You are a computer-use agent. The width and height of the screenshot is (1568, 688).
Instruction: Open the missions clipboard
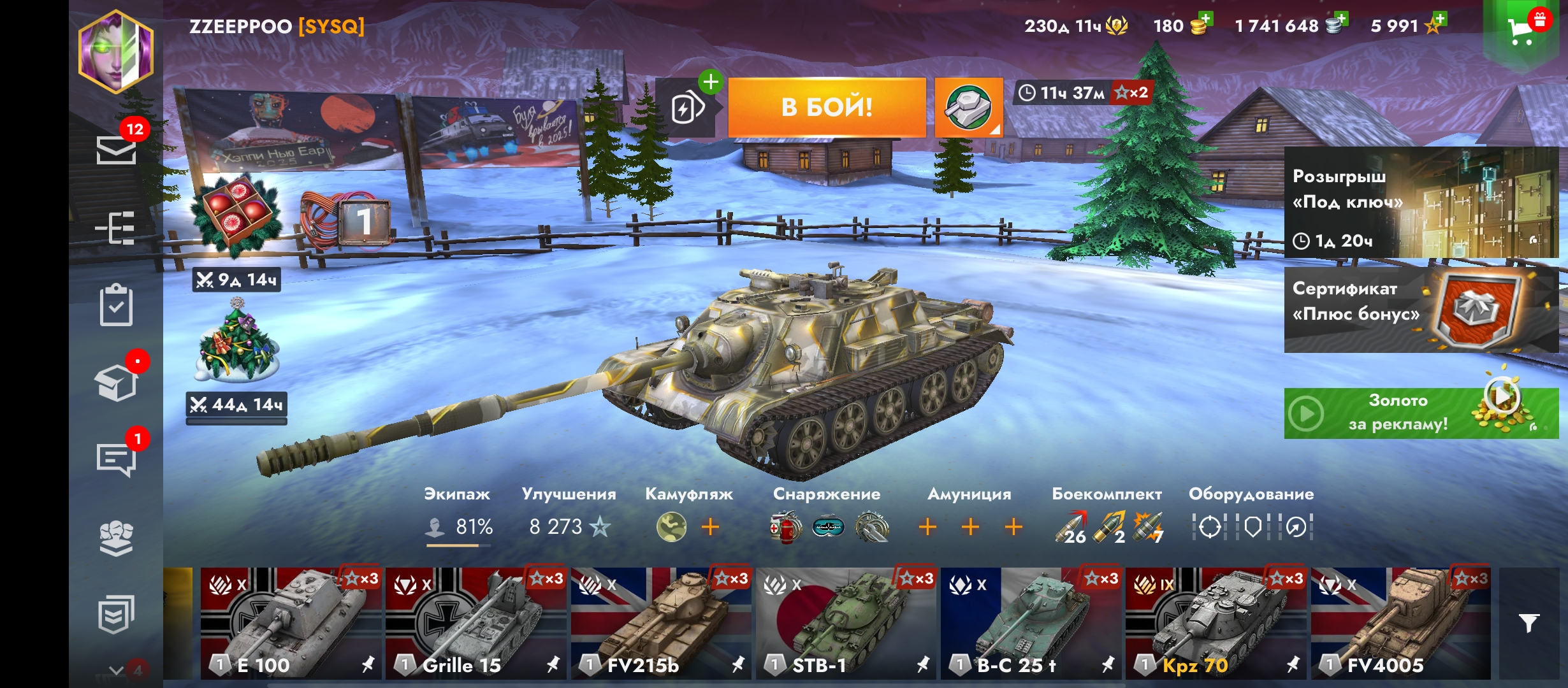[x=116, y=306]
